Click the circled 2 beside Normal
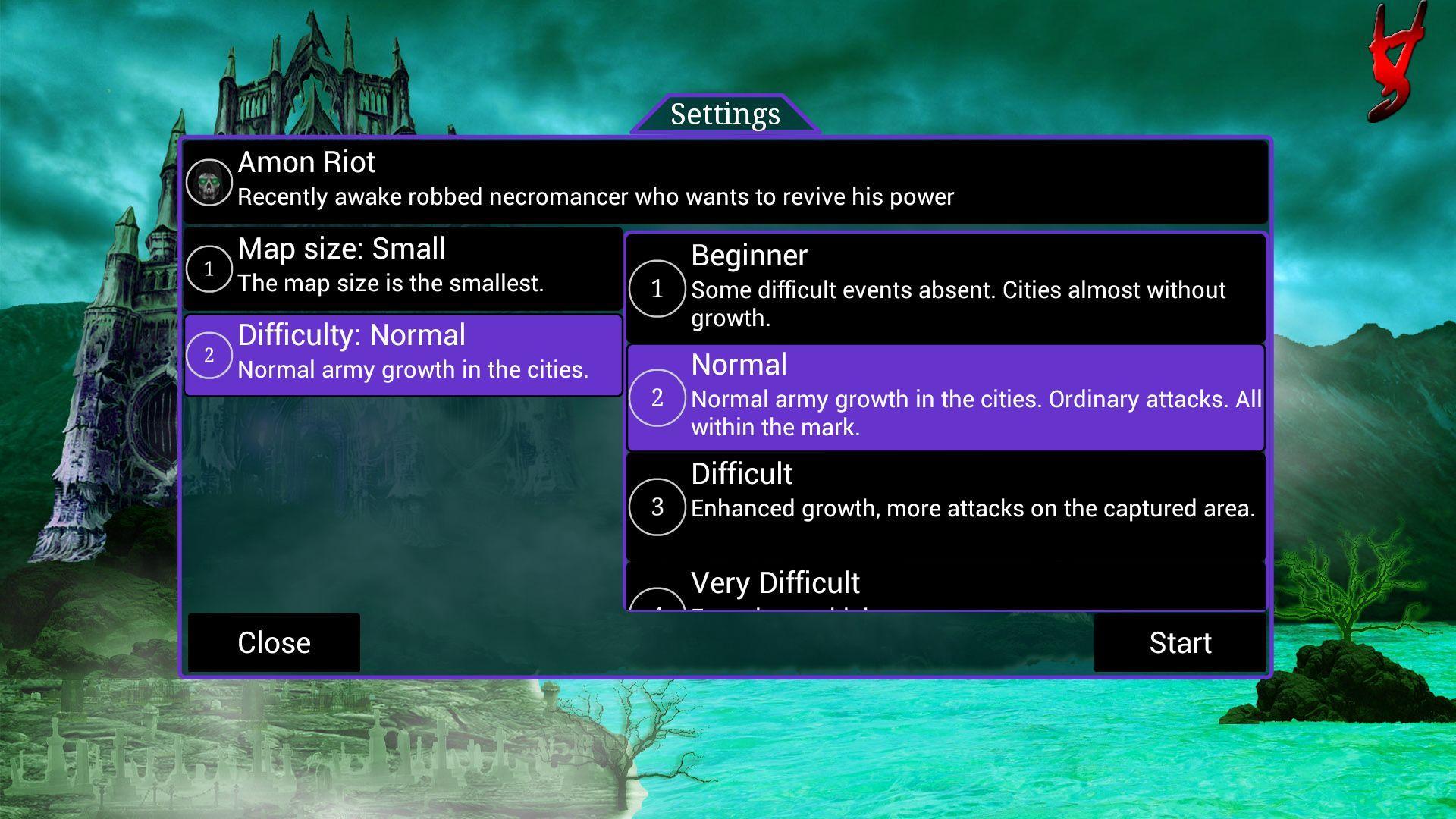Viewport: 1456px width, 819px height. coord(658,397)
